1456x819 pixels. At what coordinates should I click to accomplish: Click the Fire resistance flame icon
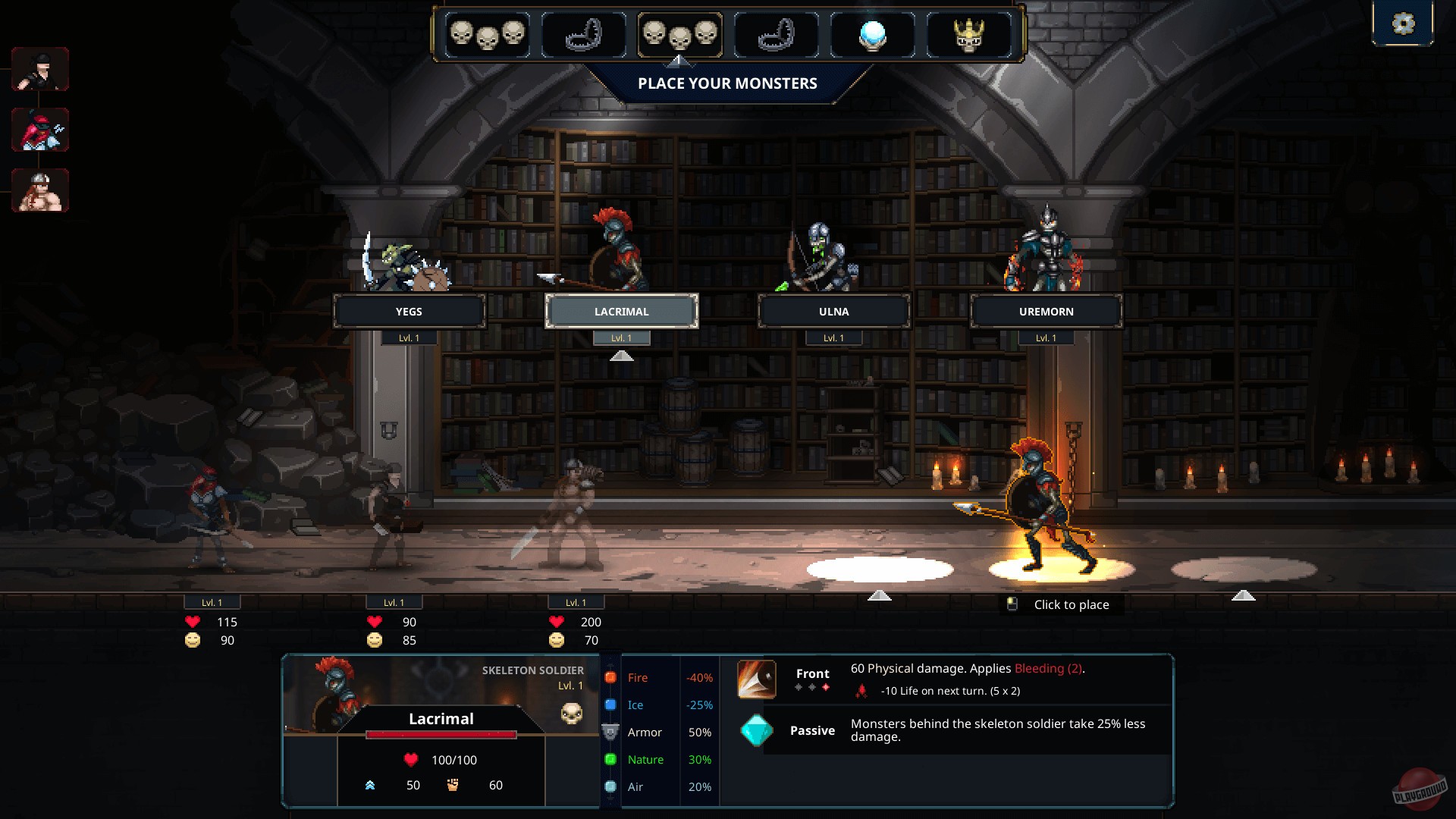pyautogui.click(x=611, y=677)
